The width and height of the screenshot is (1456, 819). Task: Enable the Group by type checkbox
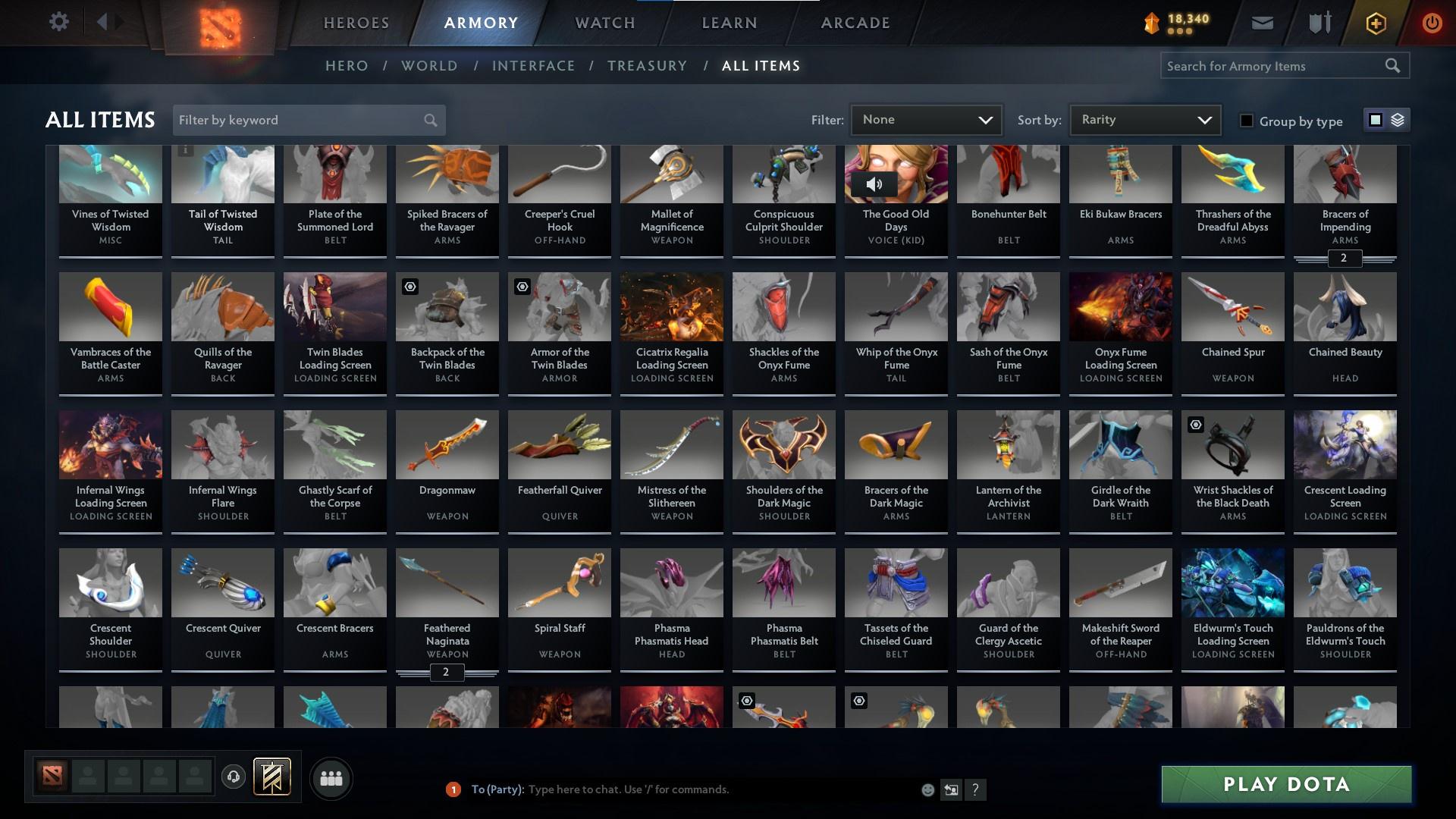[x=1247, y=121]
